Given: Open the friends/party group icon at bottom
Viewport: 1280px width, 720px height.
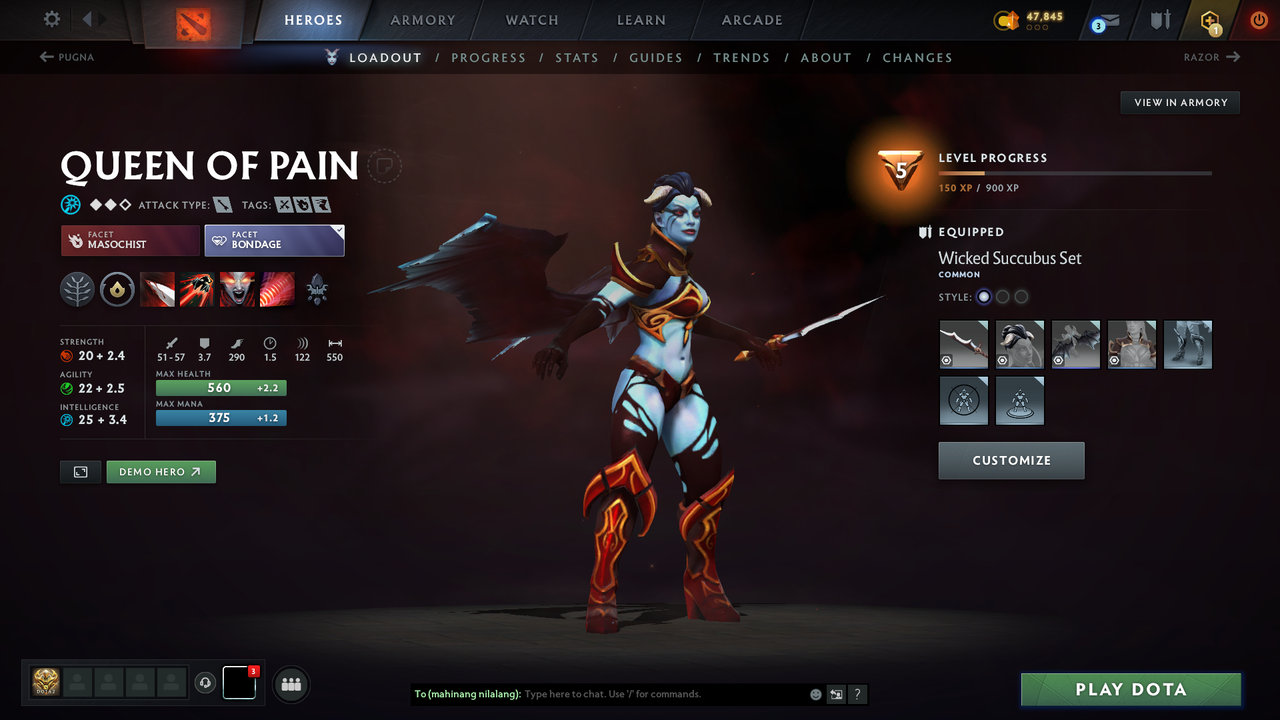Looking at the screenshot, I should click(x=290, y=684).
